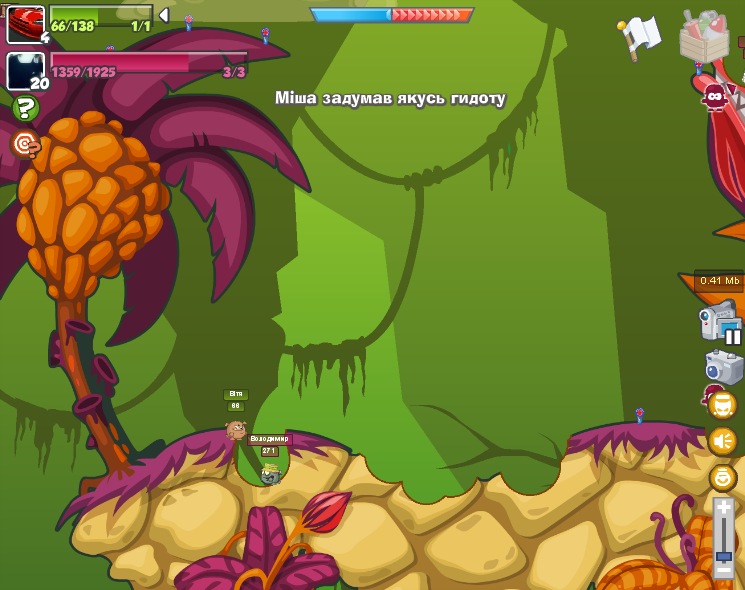
Task: Collapse the team panel with the white arrow
Action: [164, 15]
